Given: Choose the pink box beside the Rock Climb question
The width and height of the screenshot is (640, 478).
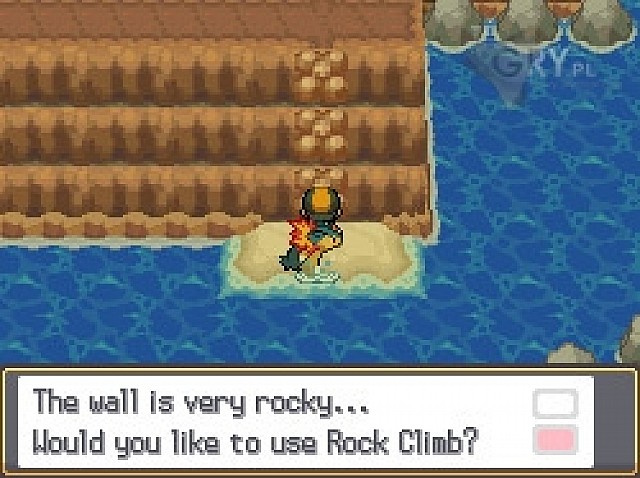Looking at the screenshot, I should [555, 440].
